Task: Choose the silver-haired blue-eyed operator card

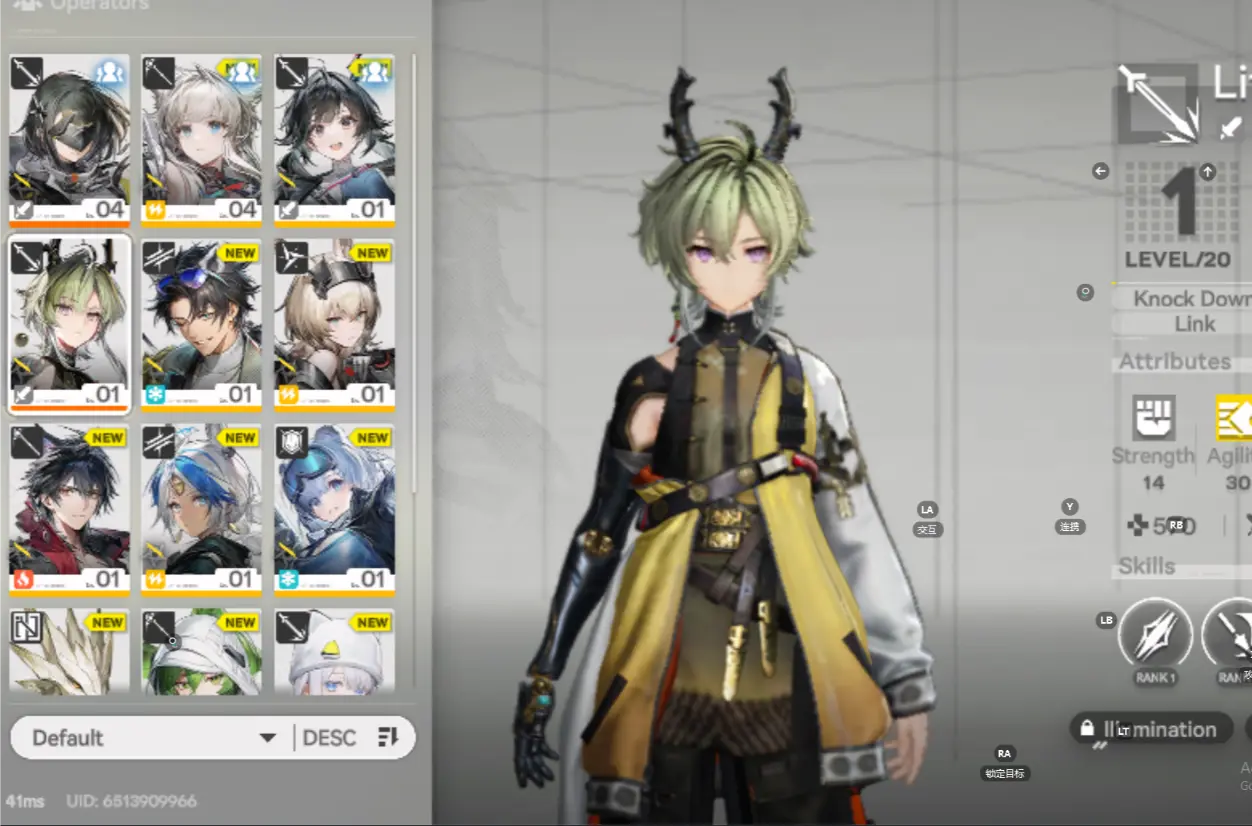Action: (201, 140)
